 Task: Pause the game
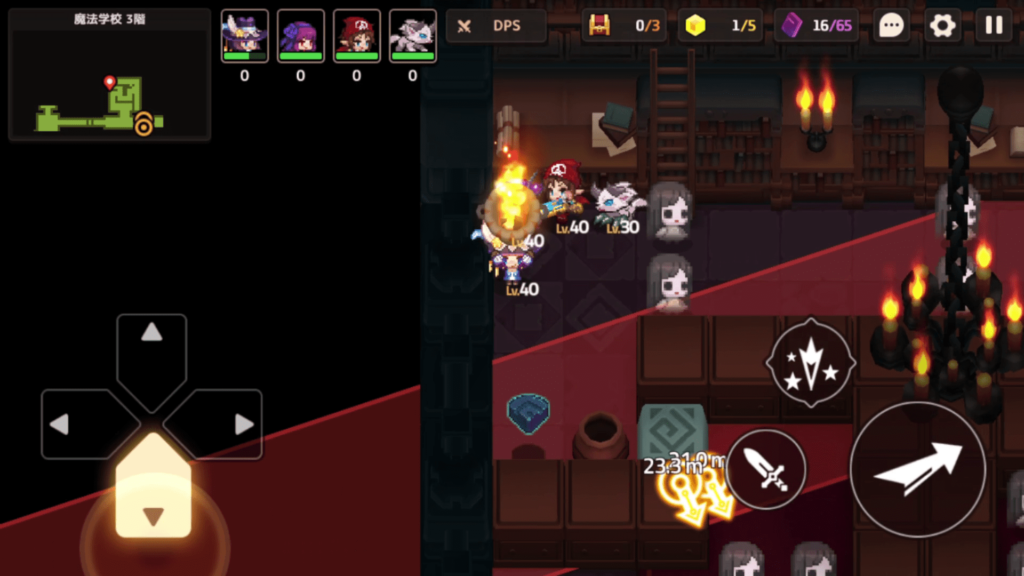click(x=994, y=26)
